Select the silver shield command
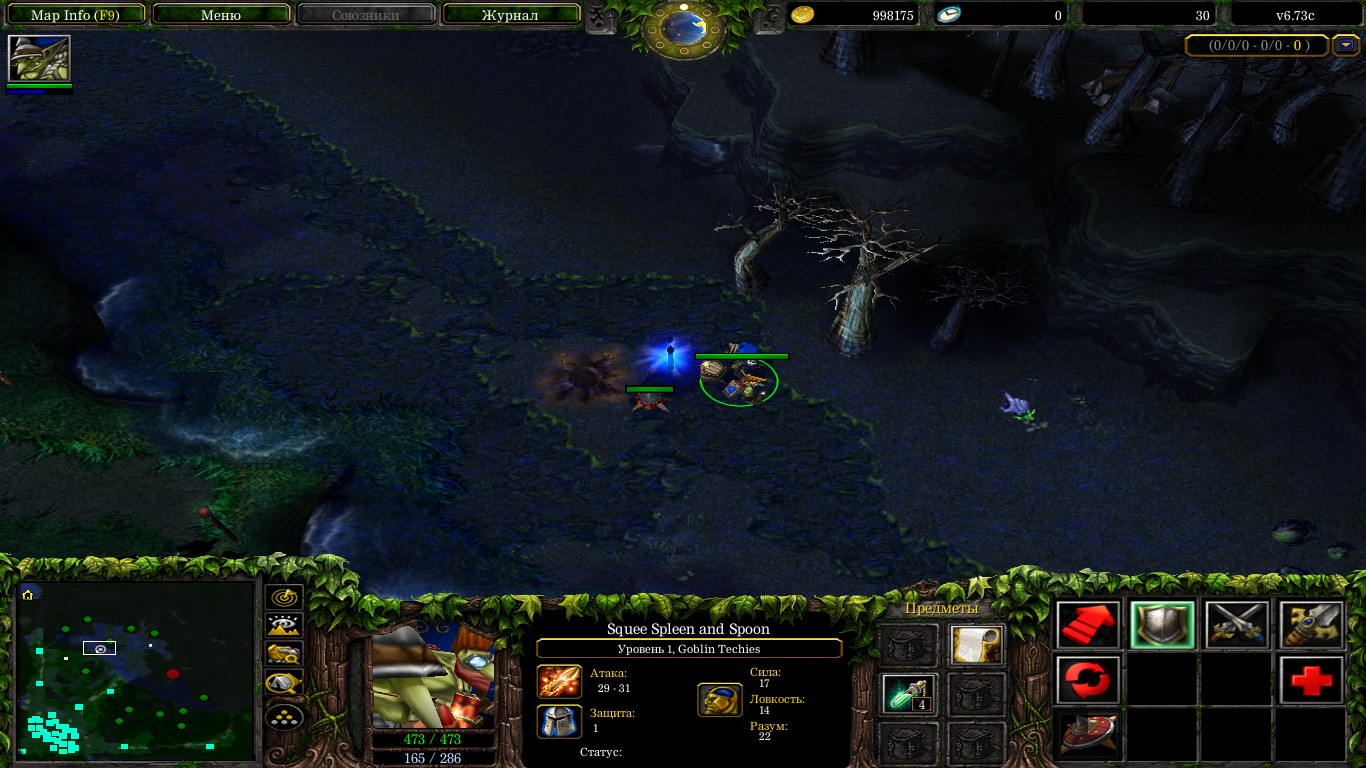Screen dimensions: 1366x768 pos(1162,626)
